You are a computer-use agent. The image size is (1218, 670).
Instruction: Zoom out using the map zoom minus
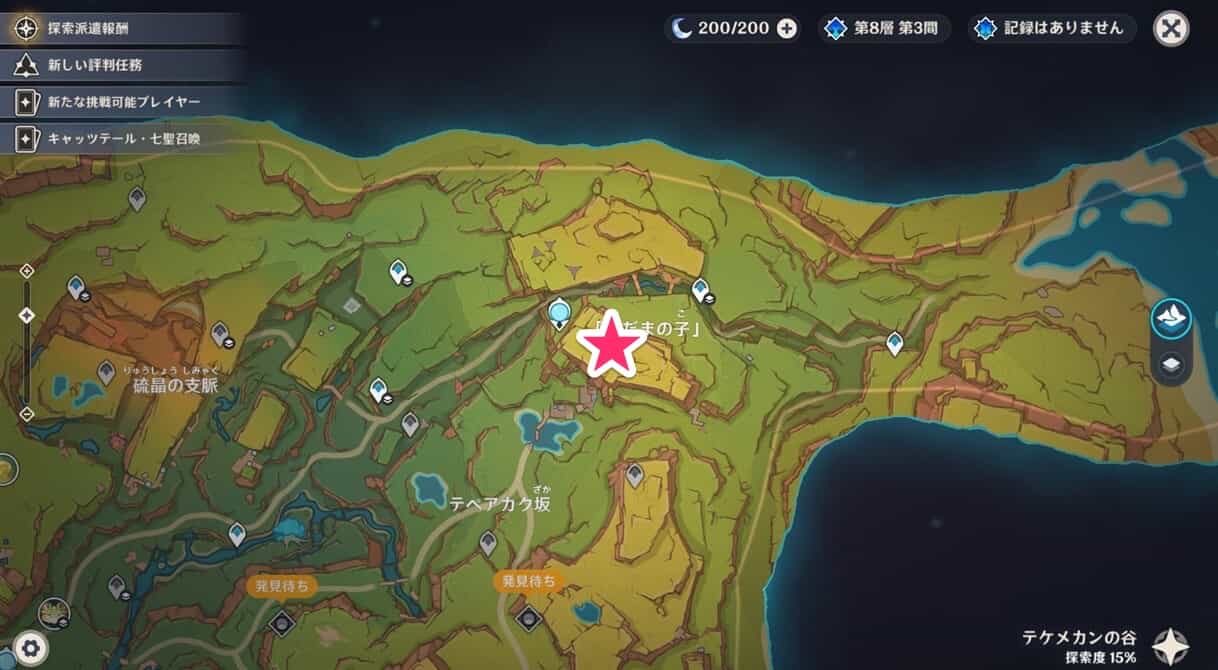(27, 413)
